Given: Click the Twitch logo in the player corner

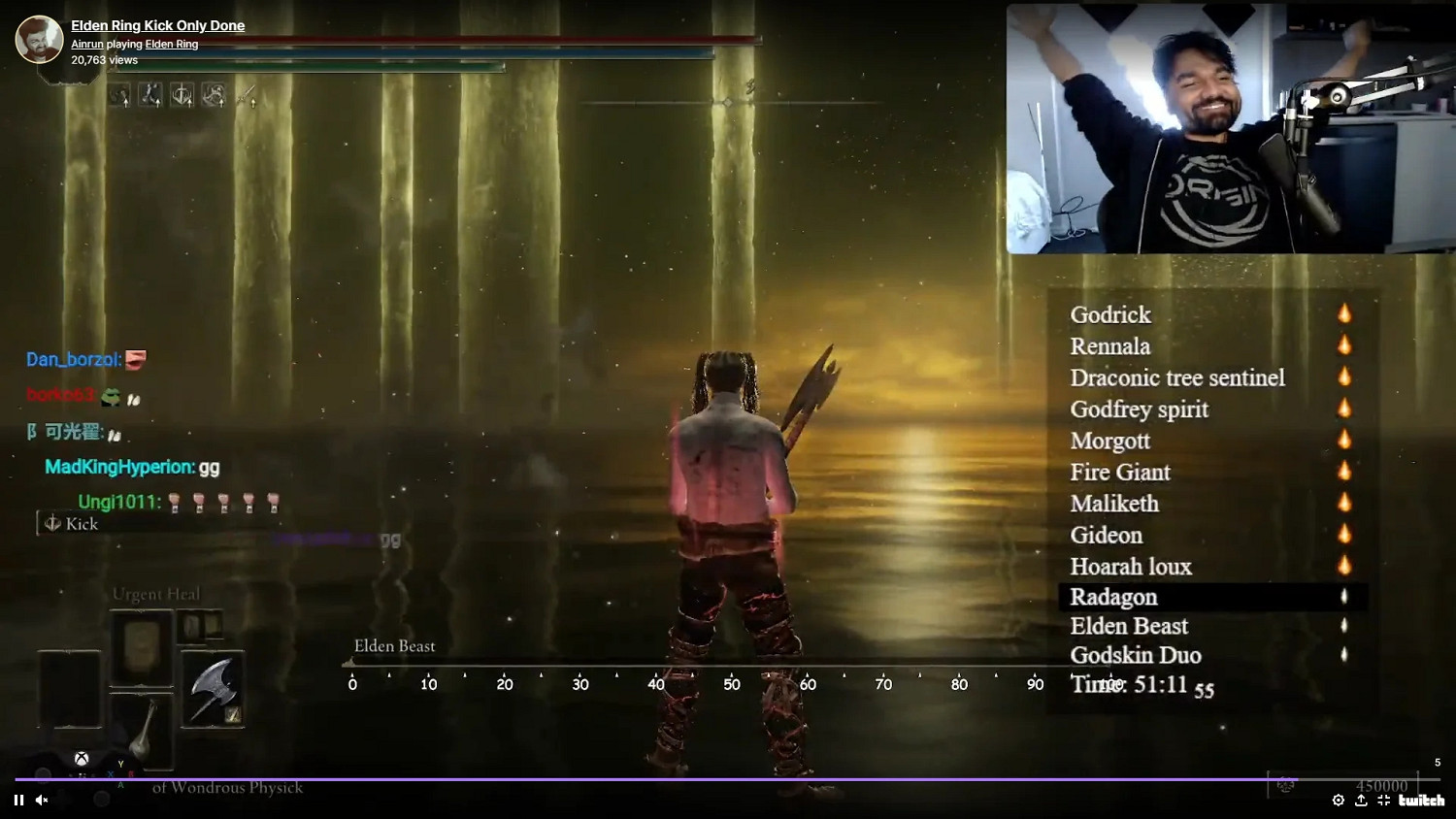Looking at the screenshot, I should click(1421, 801).
